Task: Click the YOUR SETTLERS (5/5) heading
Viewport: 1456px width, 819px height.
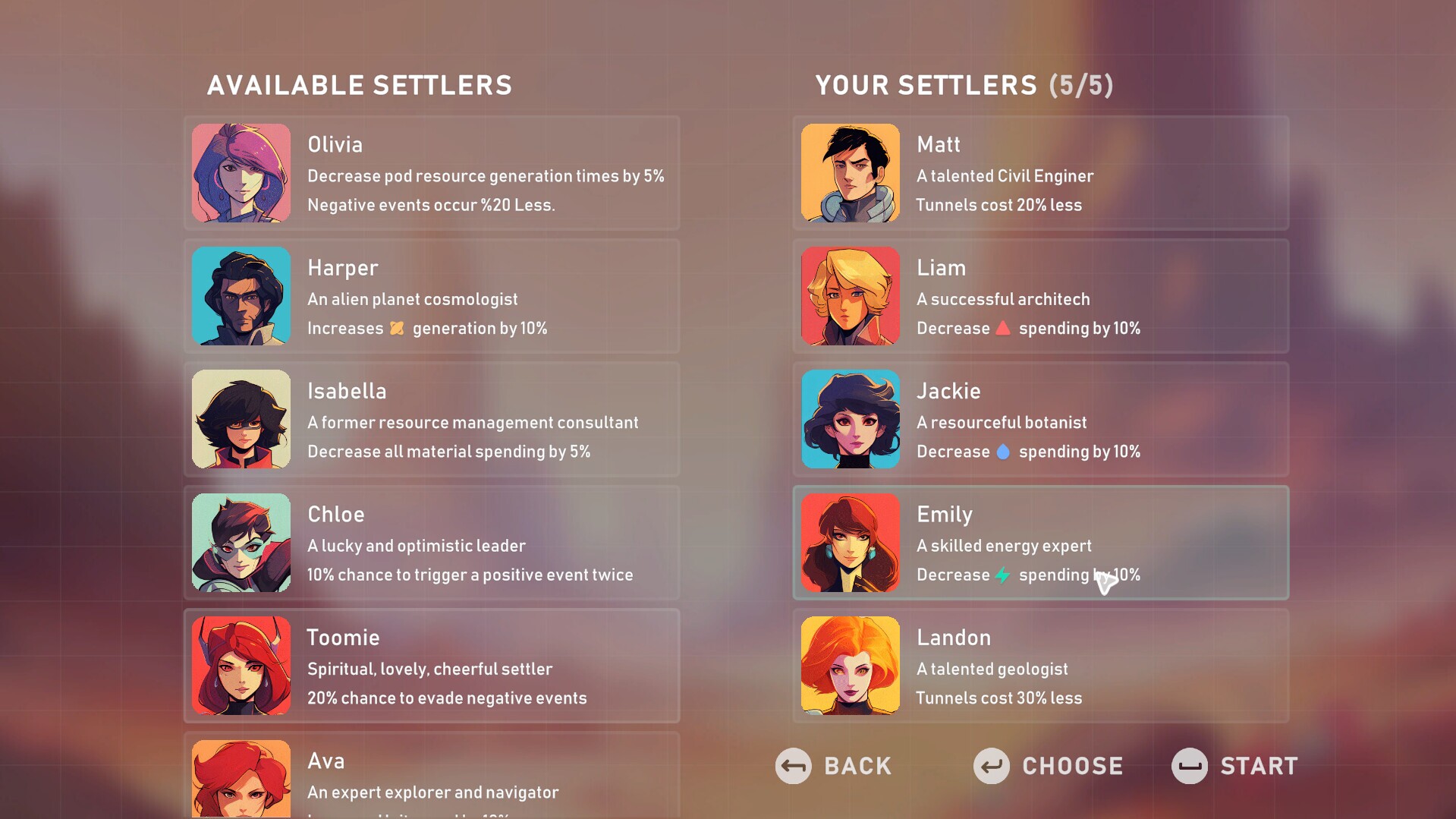Action: [964, 85]
